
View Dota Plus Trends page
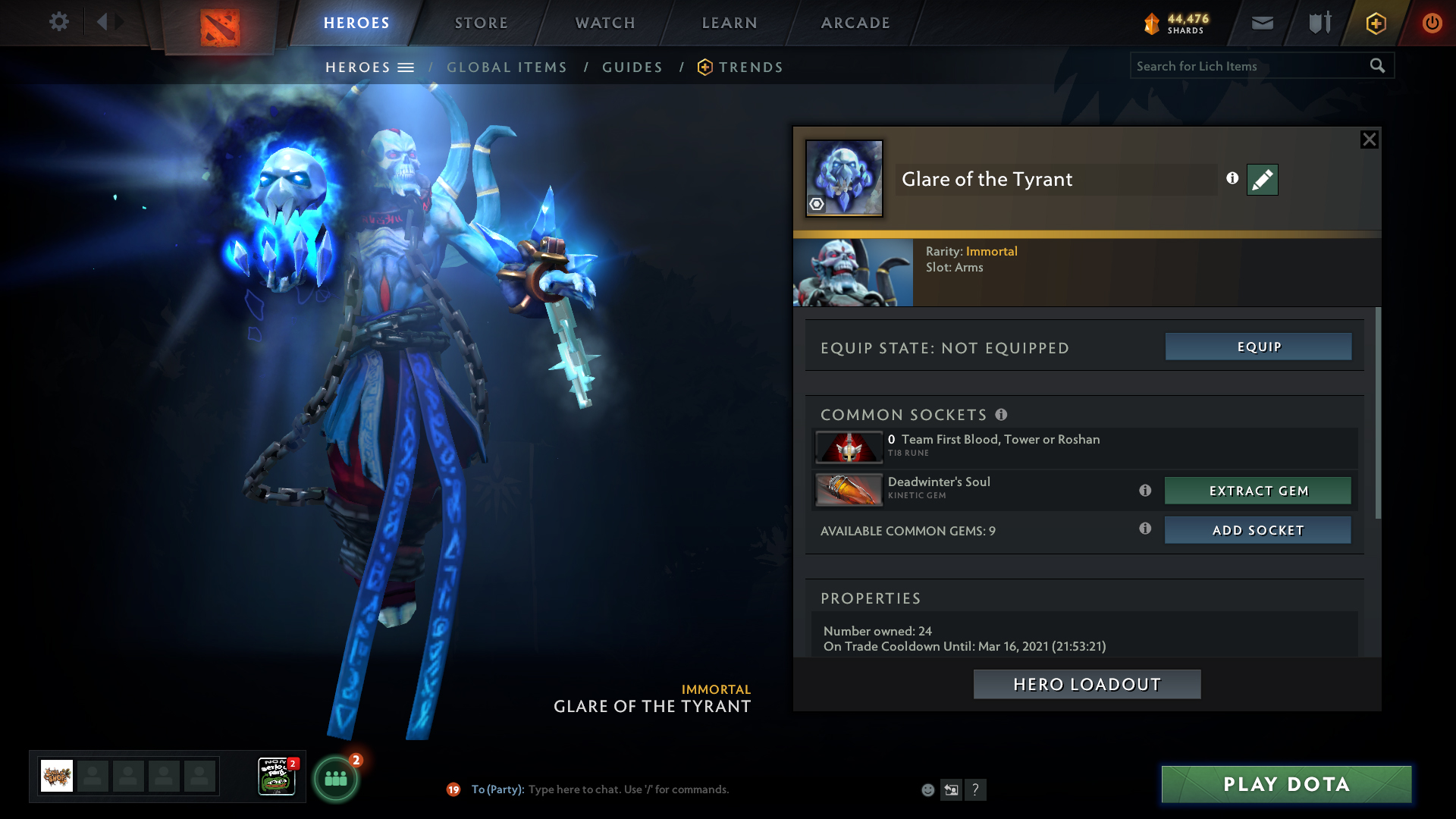click(750, 67)
